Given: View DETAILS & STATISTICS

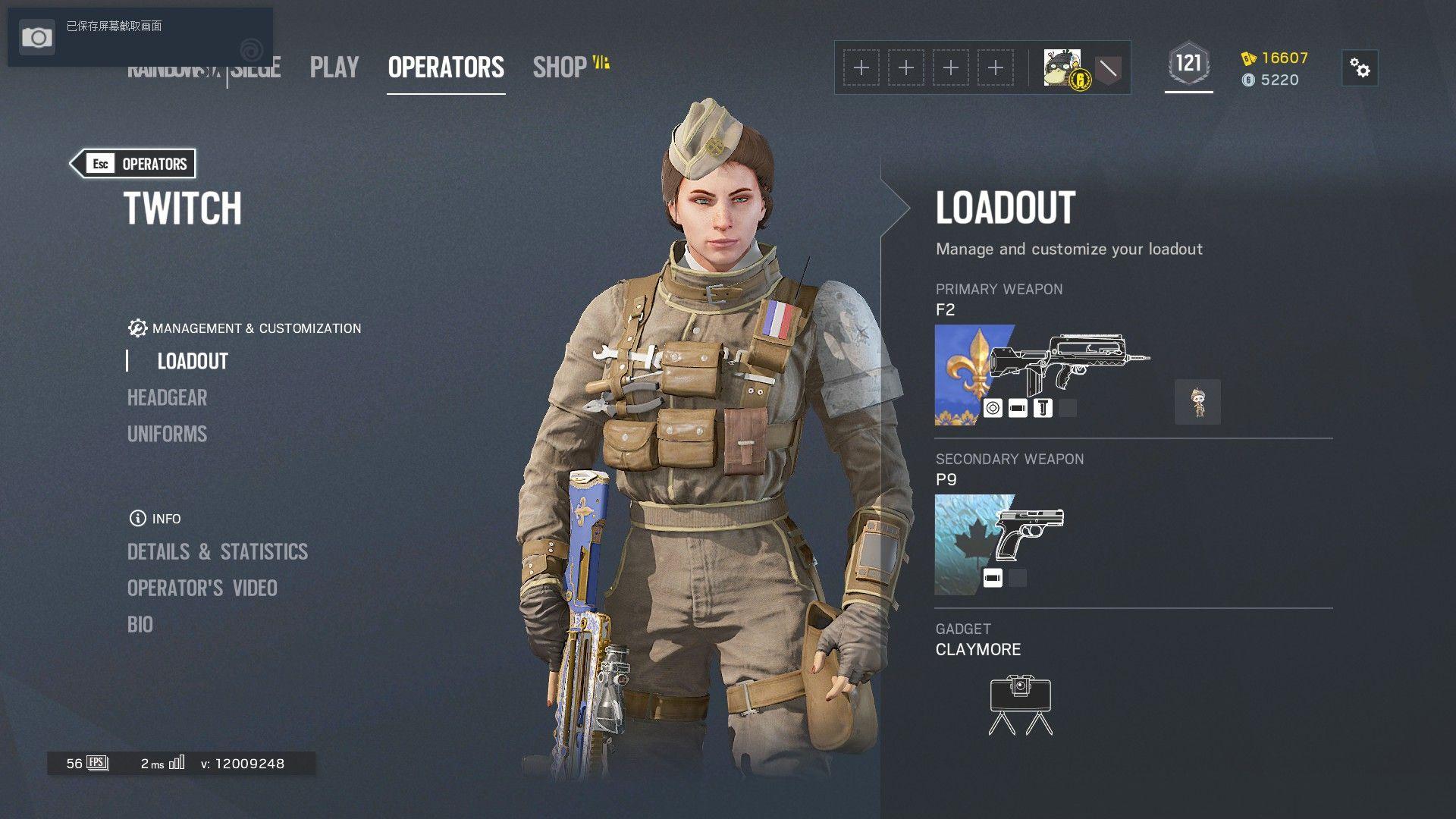Looking at the screenshot, I should 218,551.
